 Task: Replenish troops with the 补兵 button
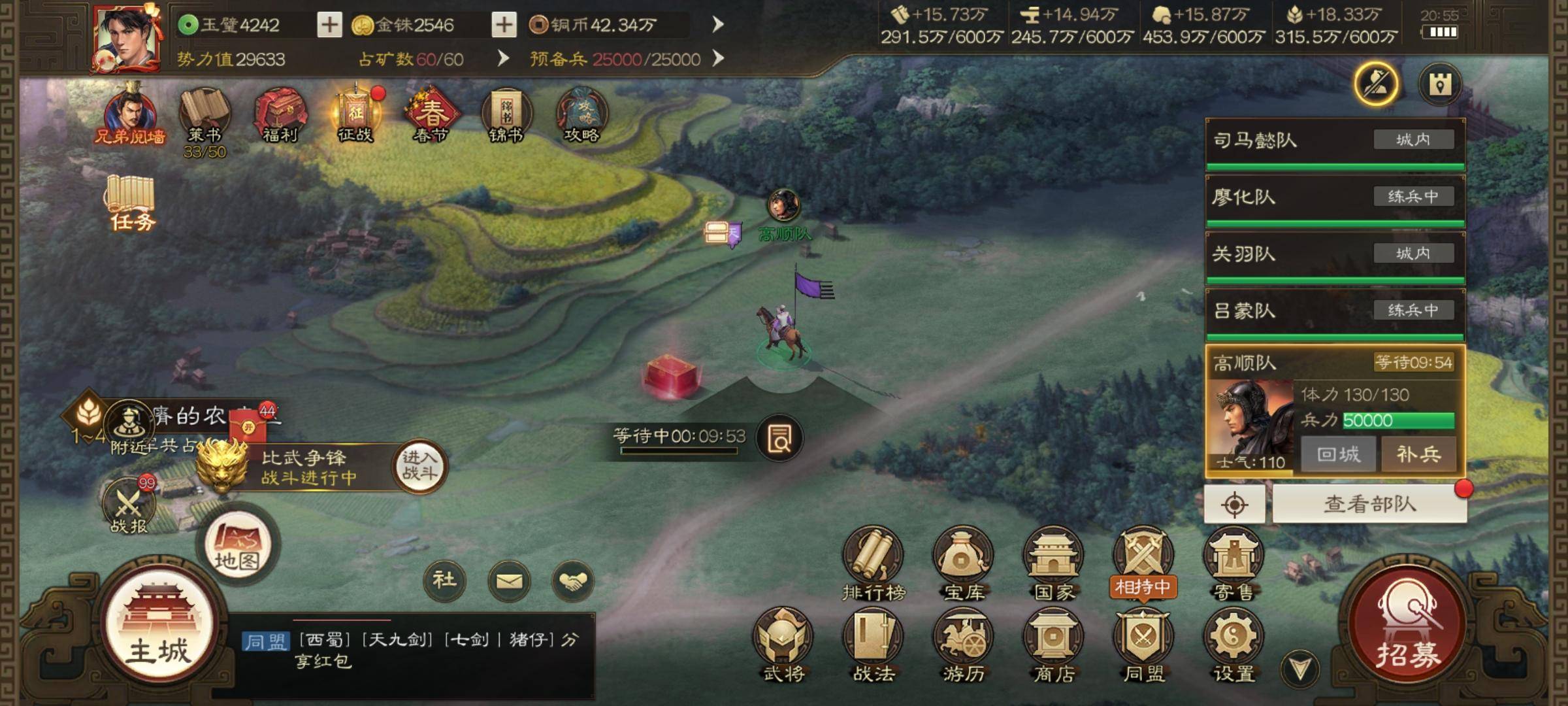[x=1418, y=454]
